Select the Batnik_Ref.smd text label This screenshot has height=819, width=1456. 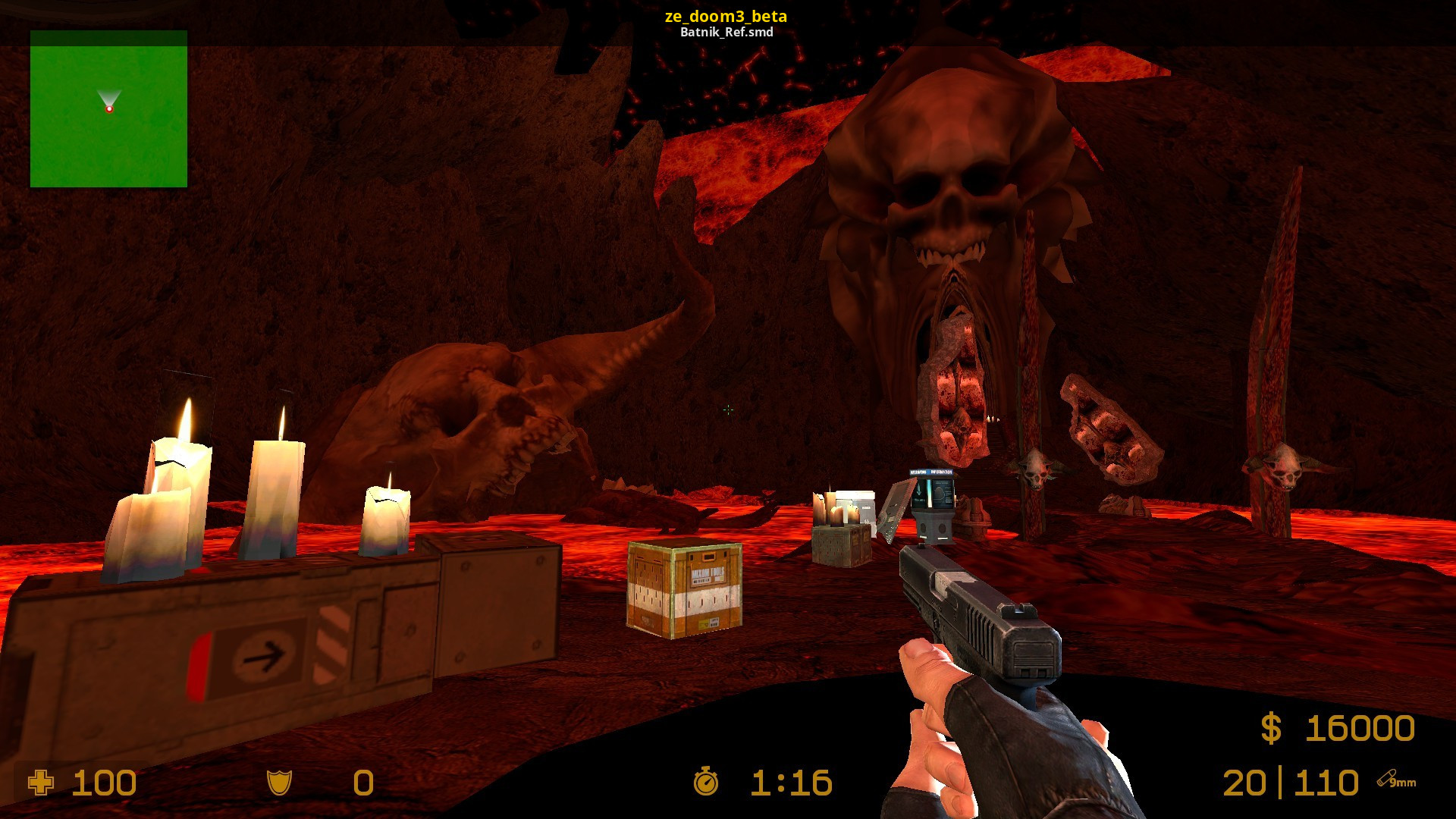click(x=726, y=33)
